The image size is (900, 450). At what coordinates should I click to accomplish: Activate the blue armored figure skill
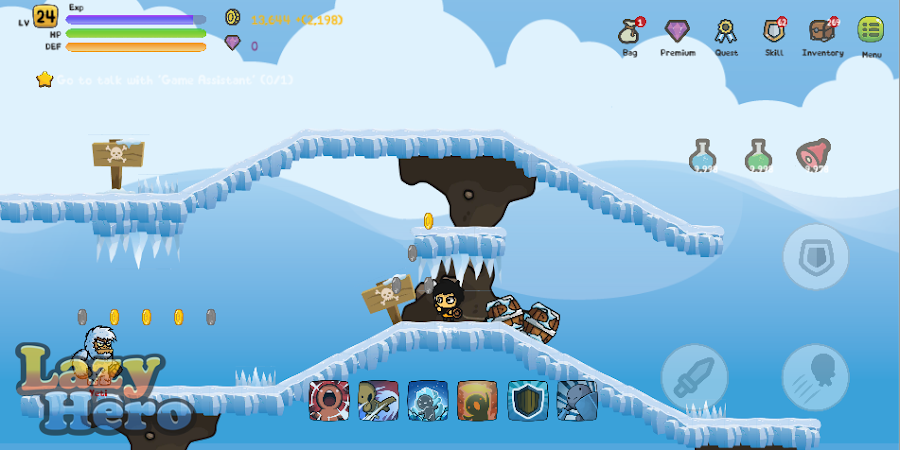[x=577, y=400]
